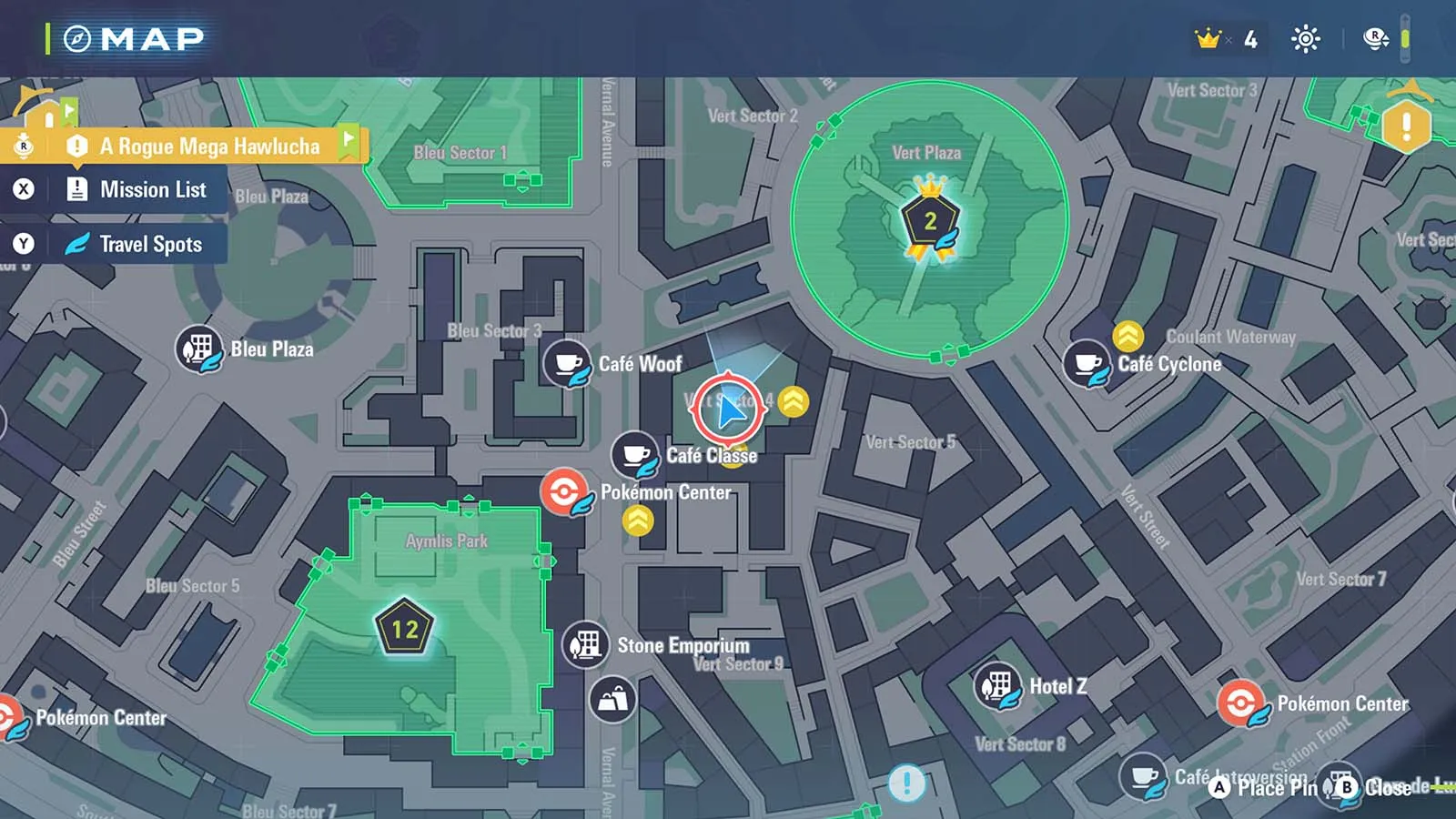1456x819 pixels.
Task: Select the A Rogue Mega Hawlucha mission
Action: (209, 147)
